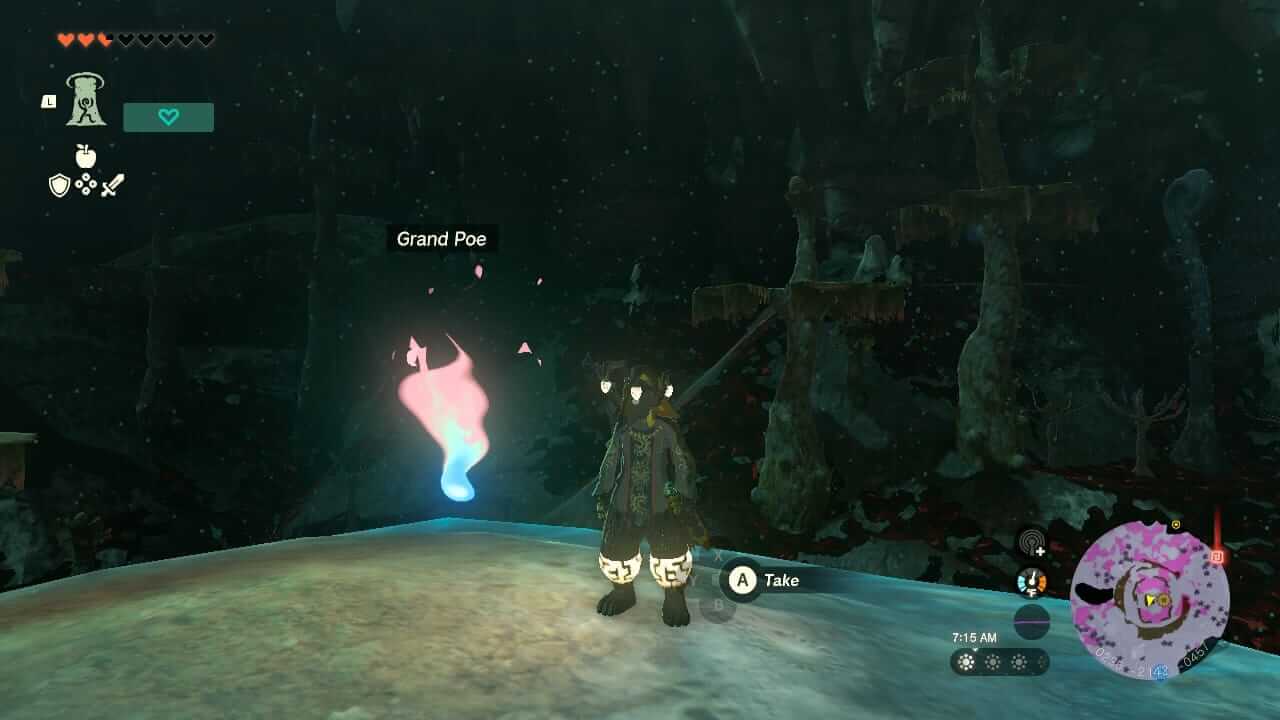
Task: Click the Grand Poe name label
Action: (441, 239)
